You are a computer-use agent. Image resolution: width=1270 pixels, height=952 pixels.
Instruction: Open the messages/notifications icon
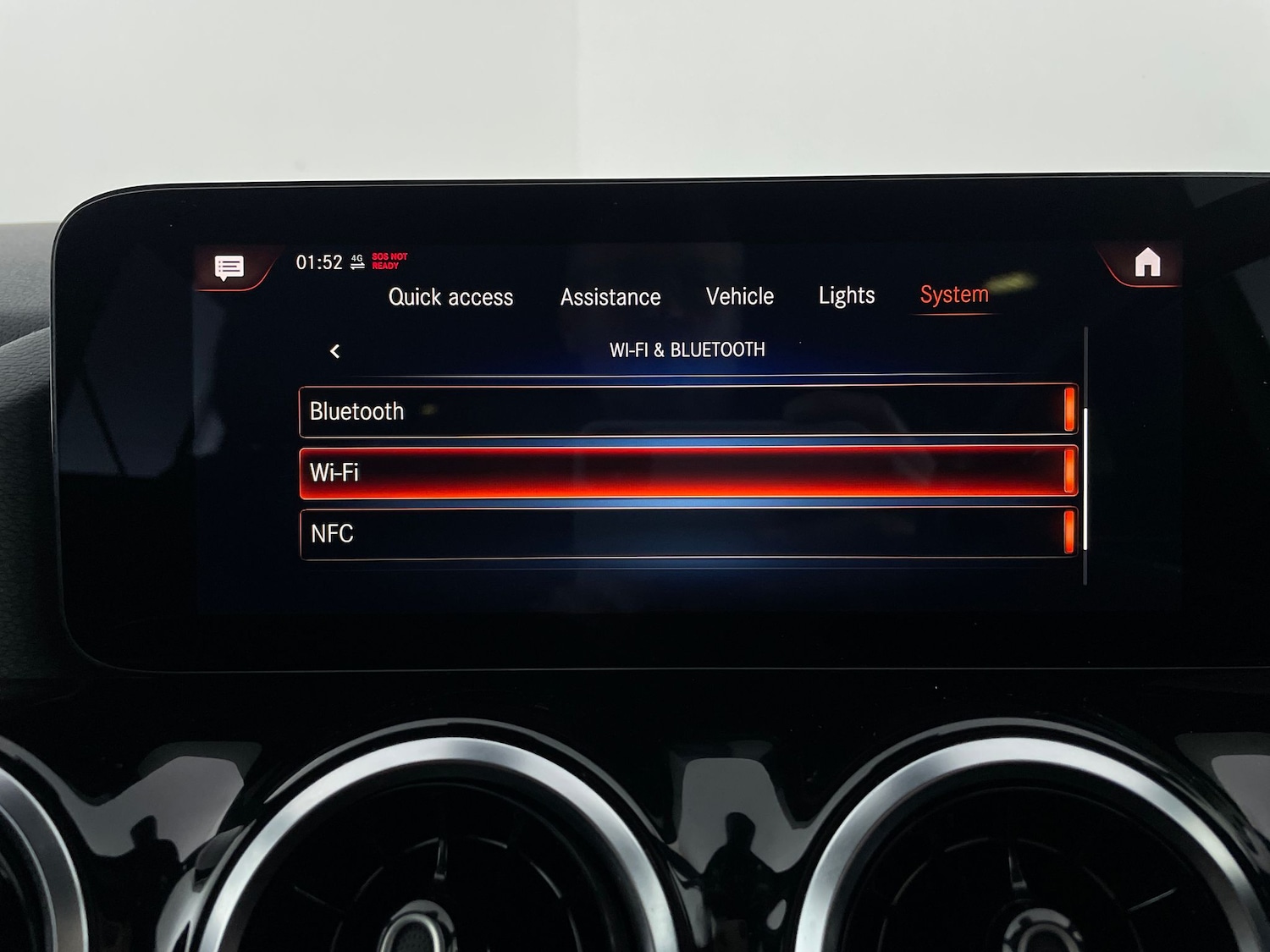(x=228, y=267)
